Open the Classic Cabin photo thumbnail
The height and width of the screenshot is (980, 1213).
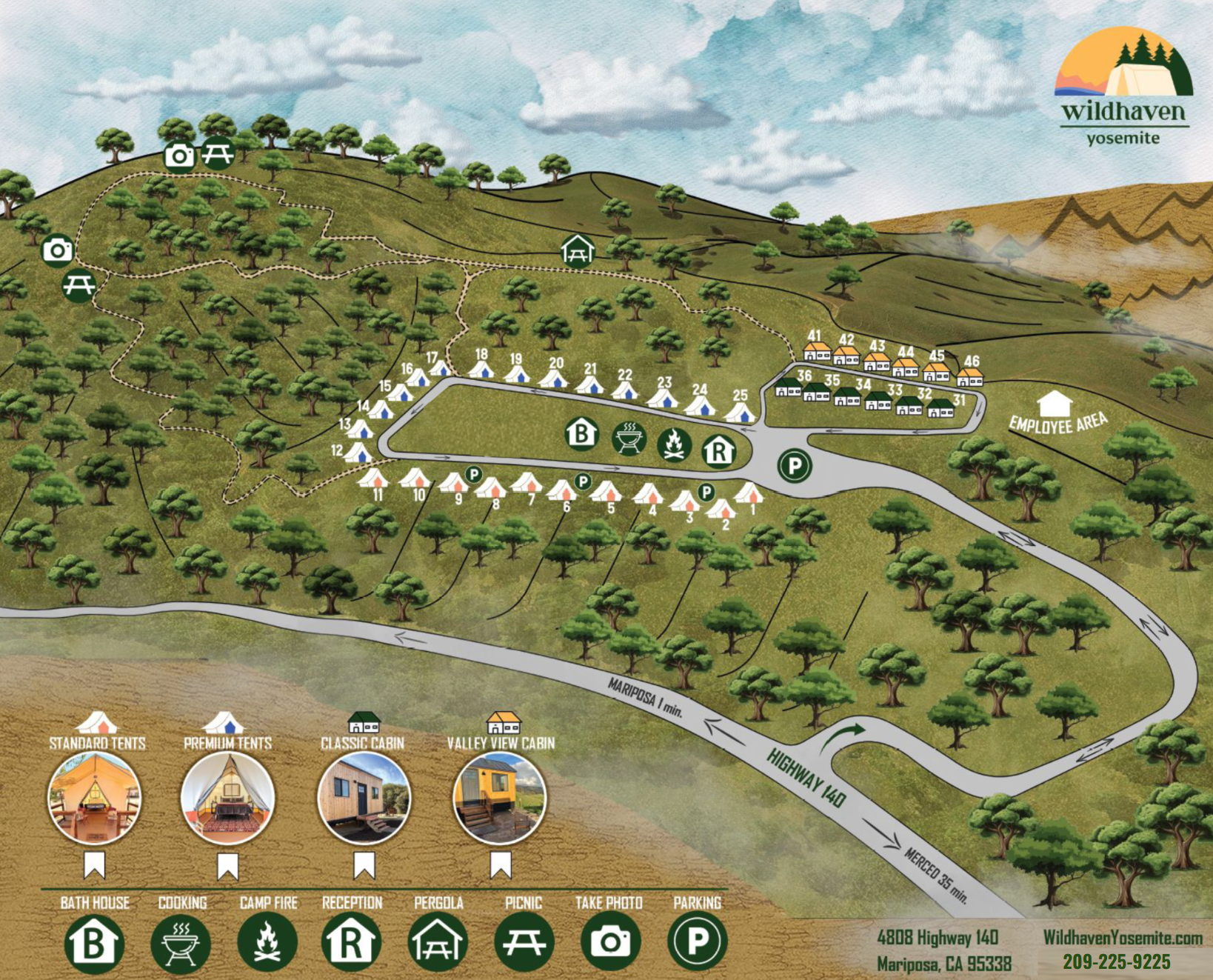coord(364,798)
